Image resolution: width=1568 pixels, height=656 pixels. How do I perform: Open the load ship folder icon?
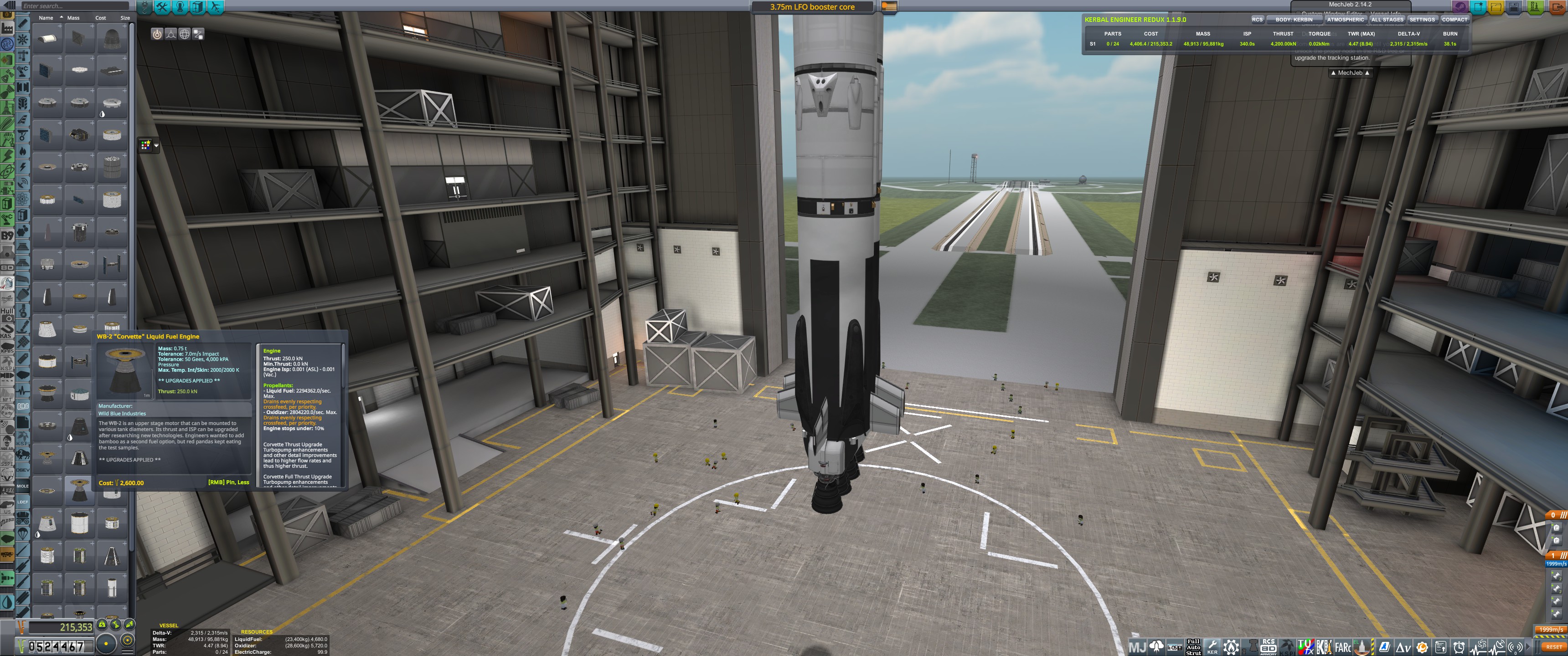tap(1496, 7)
